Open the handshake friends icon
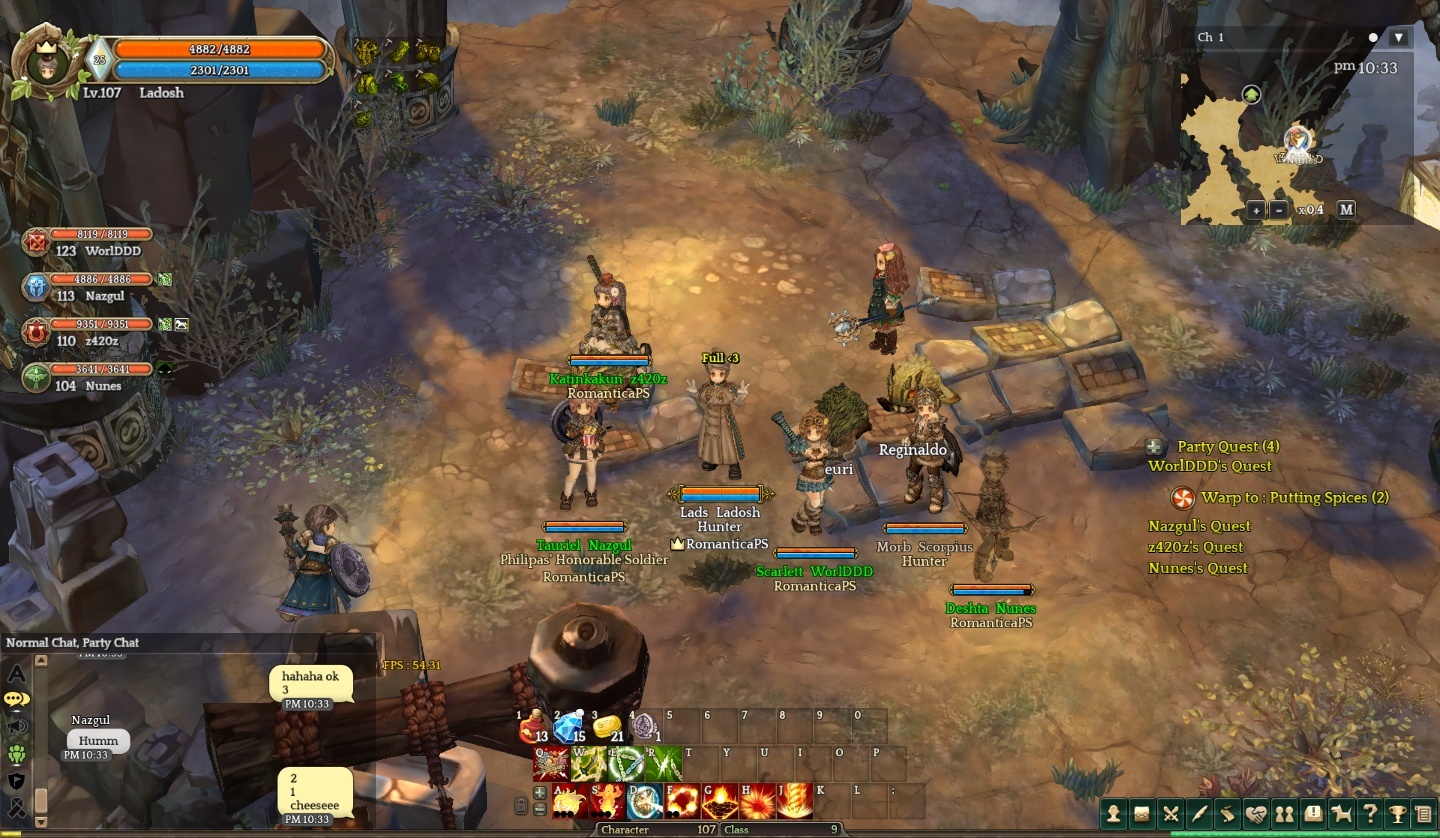 [1255, 814]
